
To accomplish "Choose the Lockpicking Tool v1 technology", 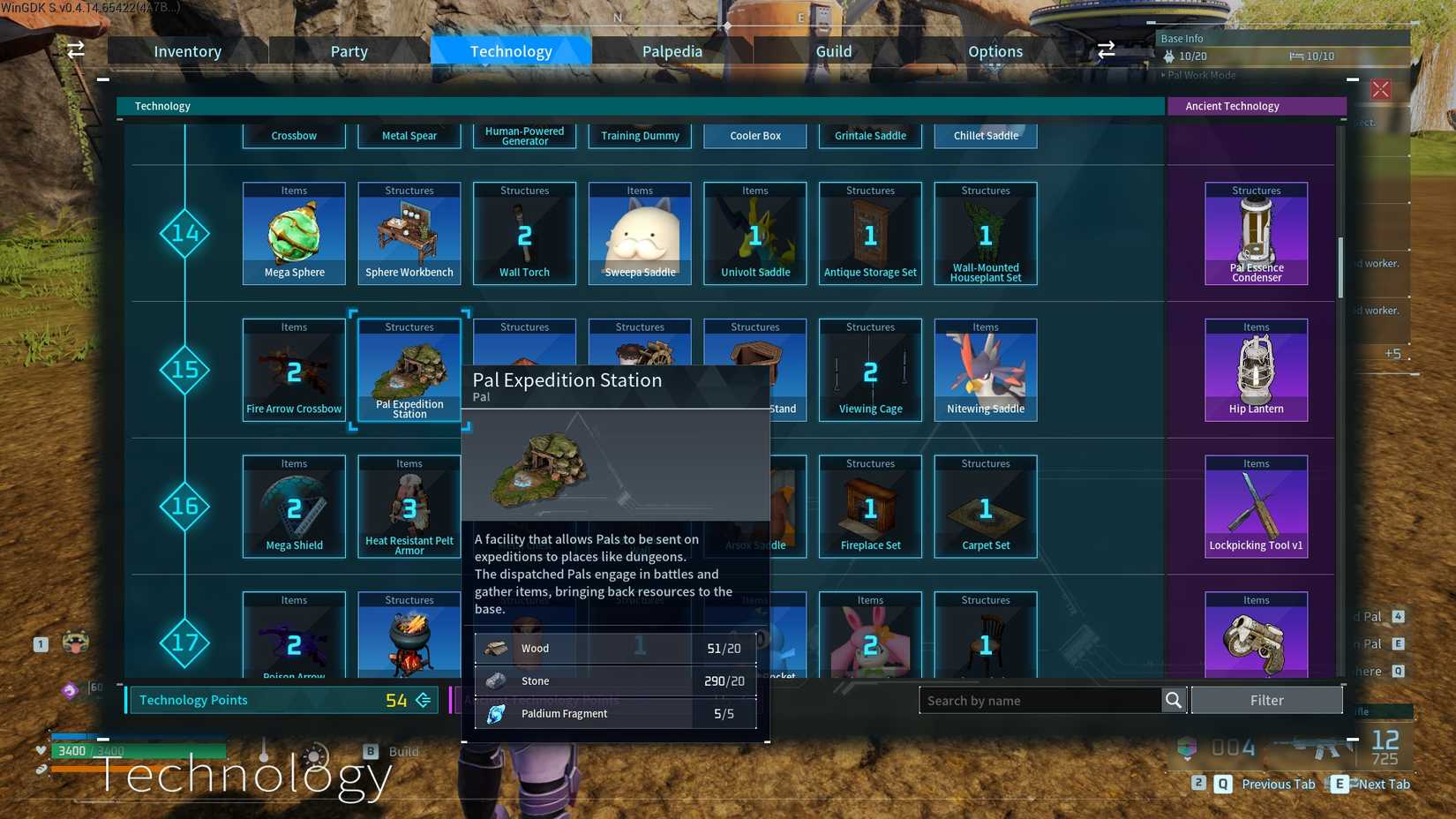I will click(1256, 505).
